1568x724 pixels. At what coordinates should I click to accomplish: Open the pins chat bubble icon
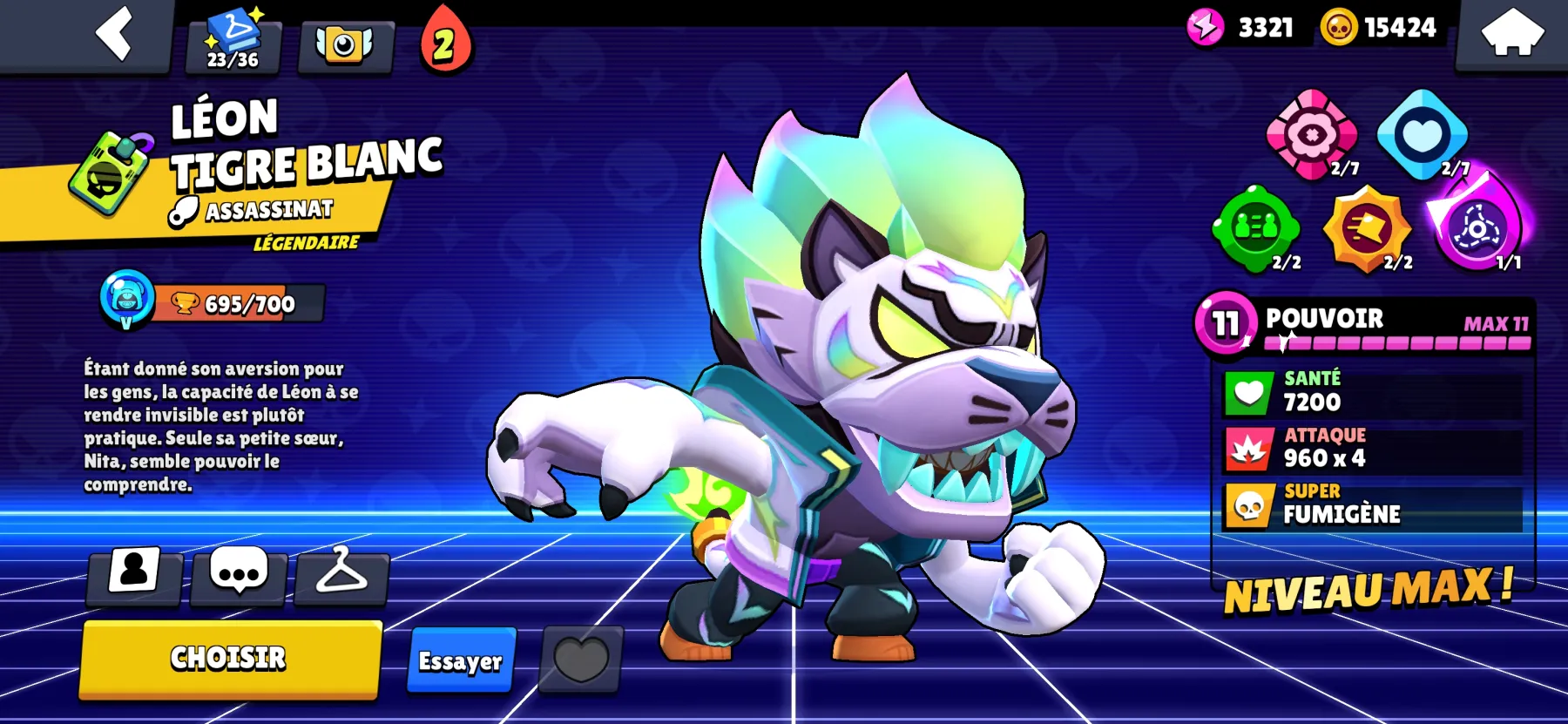237,573
